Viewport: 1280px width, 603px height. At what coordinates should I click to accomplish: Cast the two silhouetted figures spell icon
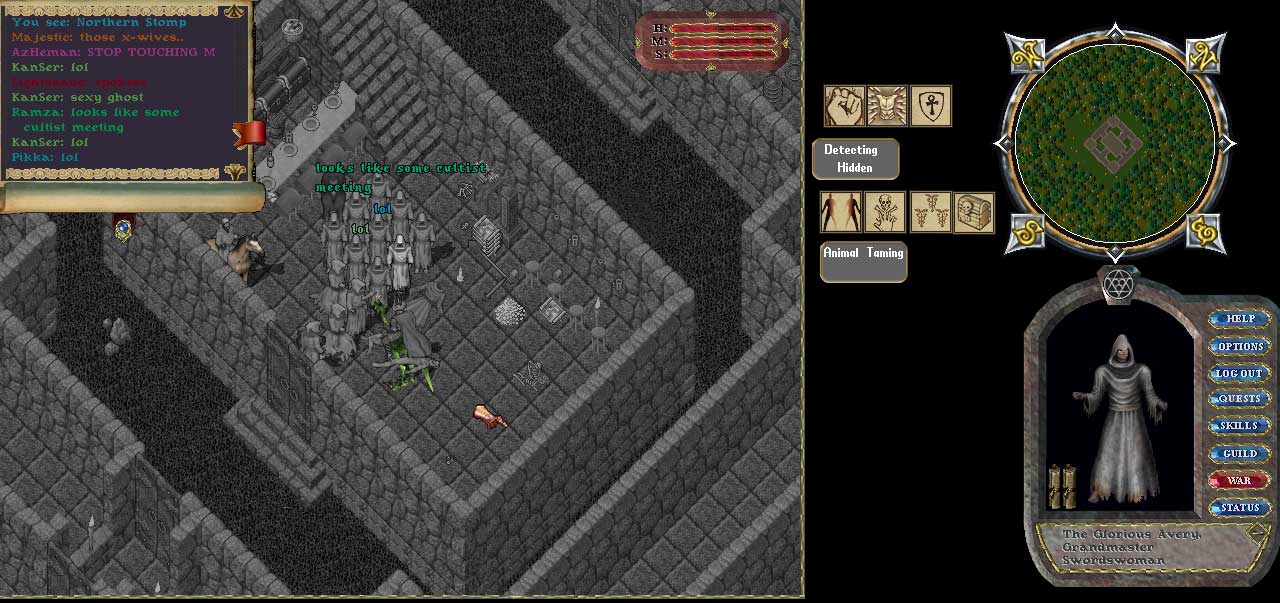(841, 213)
